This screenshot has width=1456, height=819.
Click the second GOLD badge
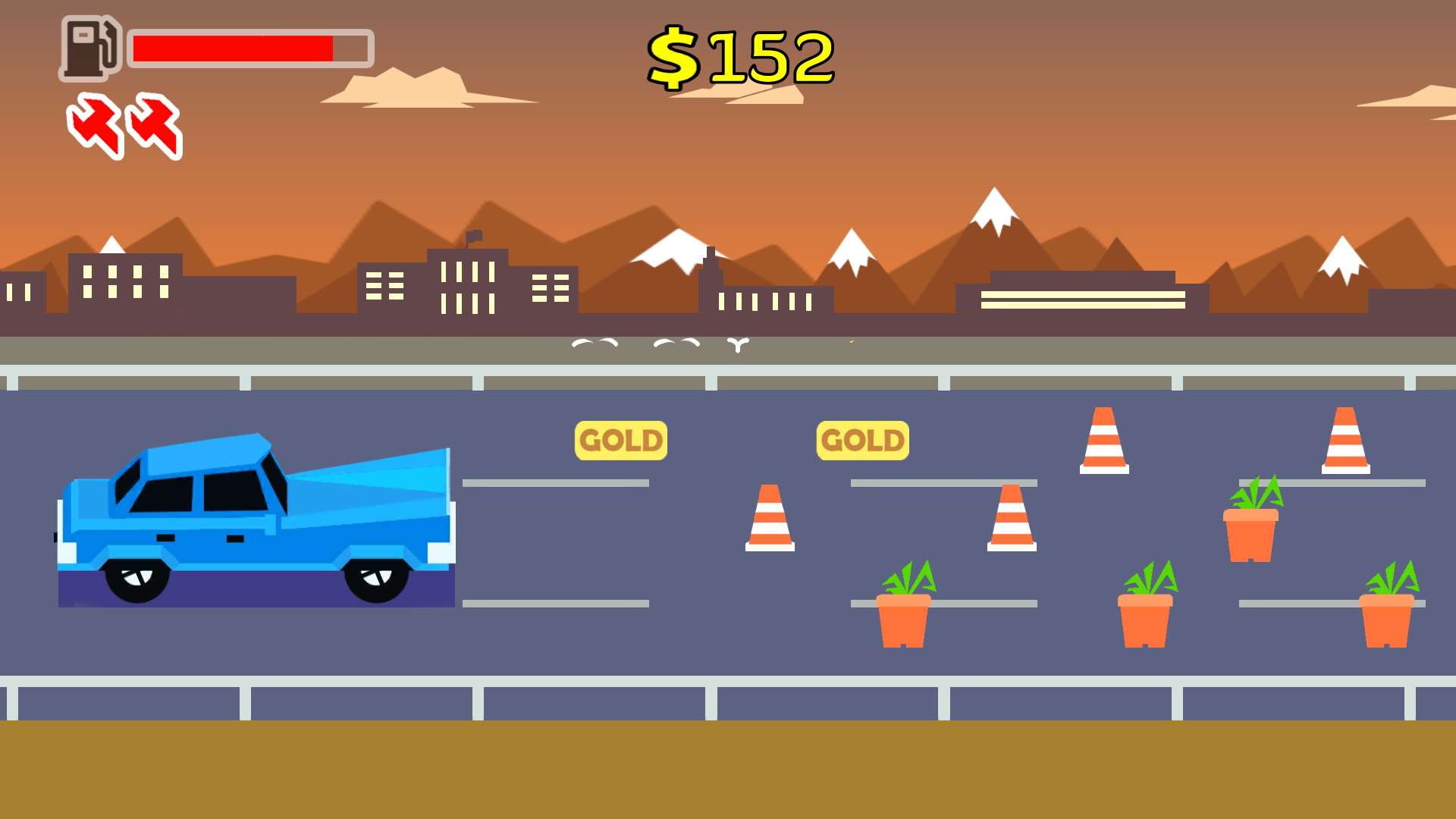(x=863, y=438)
